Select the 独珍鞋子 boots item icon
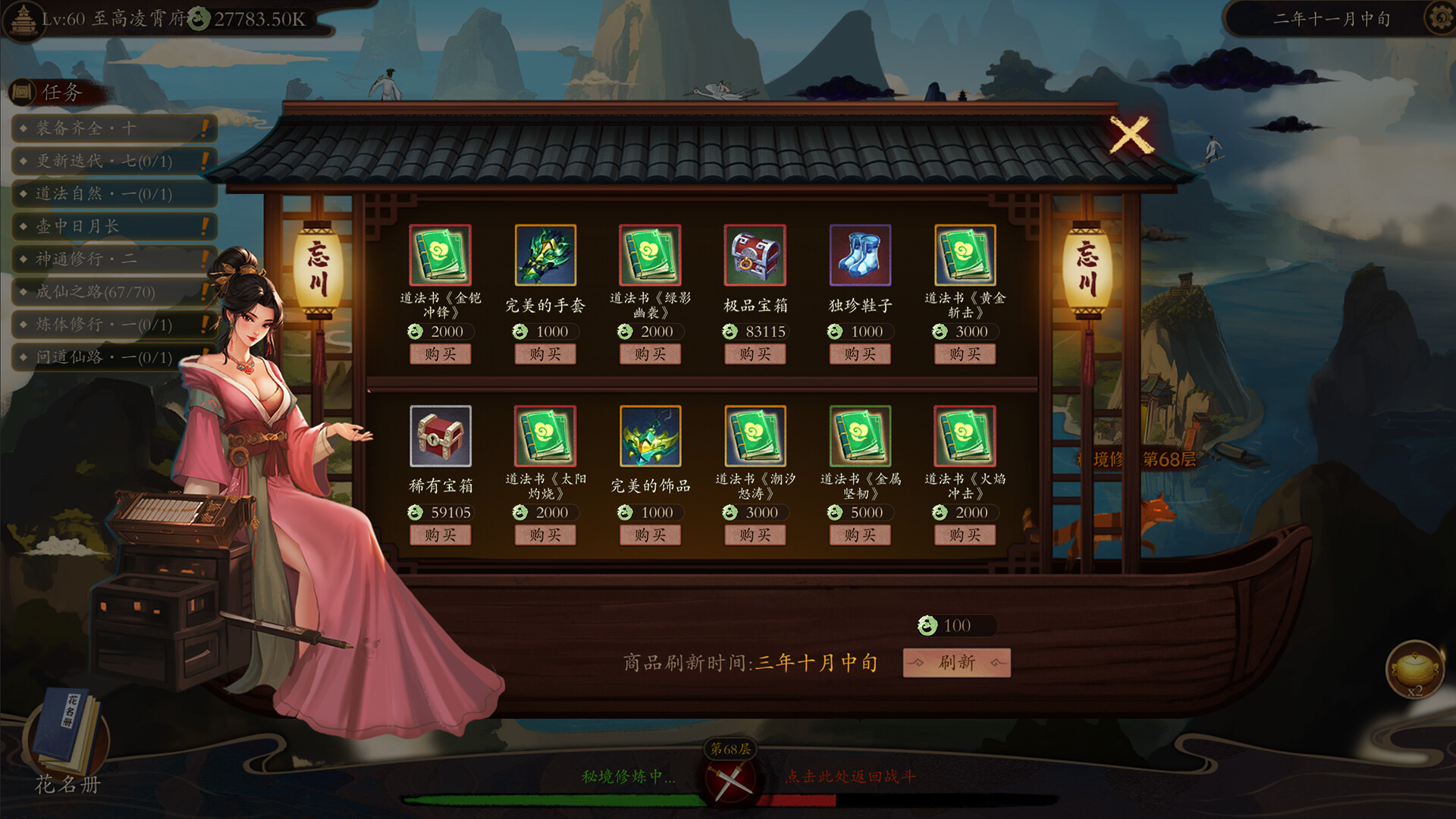 coord(860,256)
